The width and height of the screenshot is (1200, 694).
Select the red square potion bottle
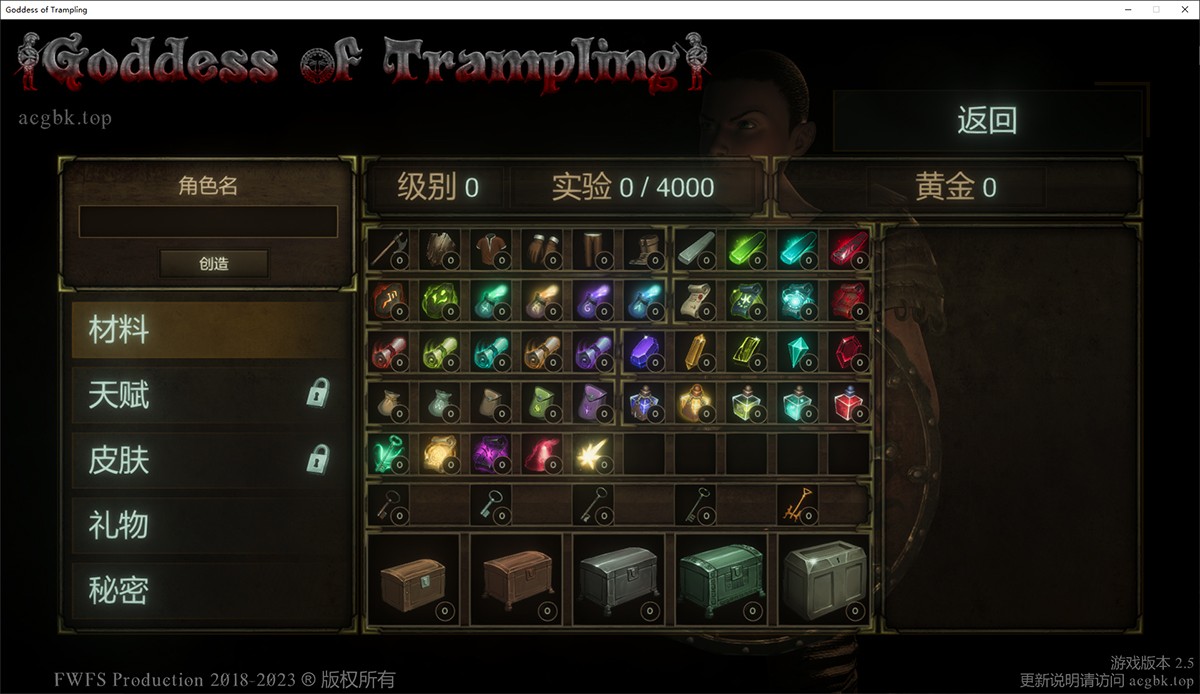pos(848,402)
